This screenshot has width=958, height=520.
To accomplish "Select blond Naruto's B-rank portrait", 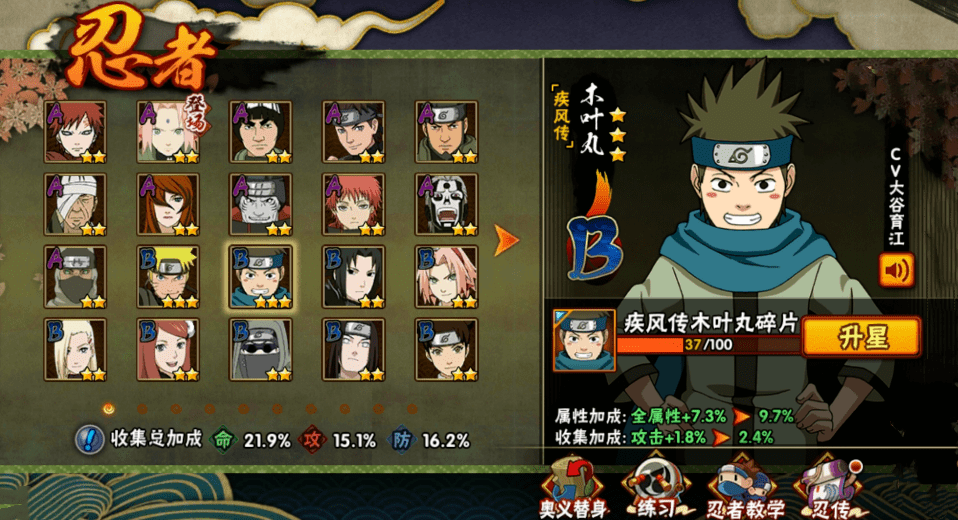I will point(168,277).
